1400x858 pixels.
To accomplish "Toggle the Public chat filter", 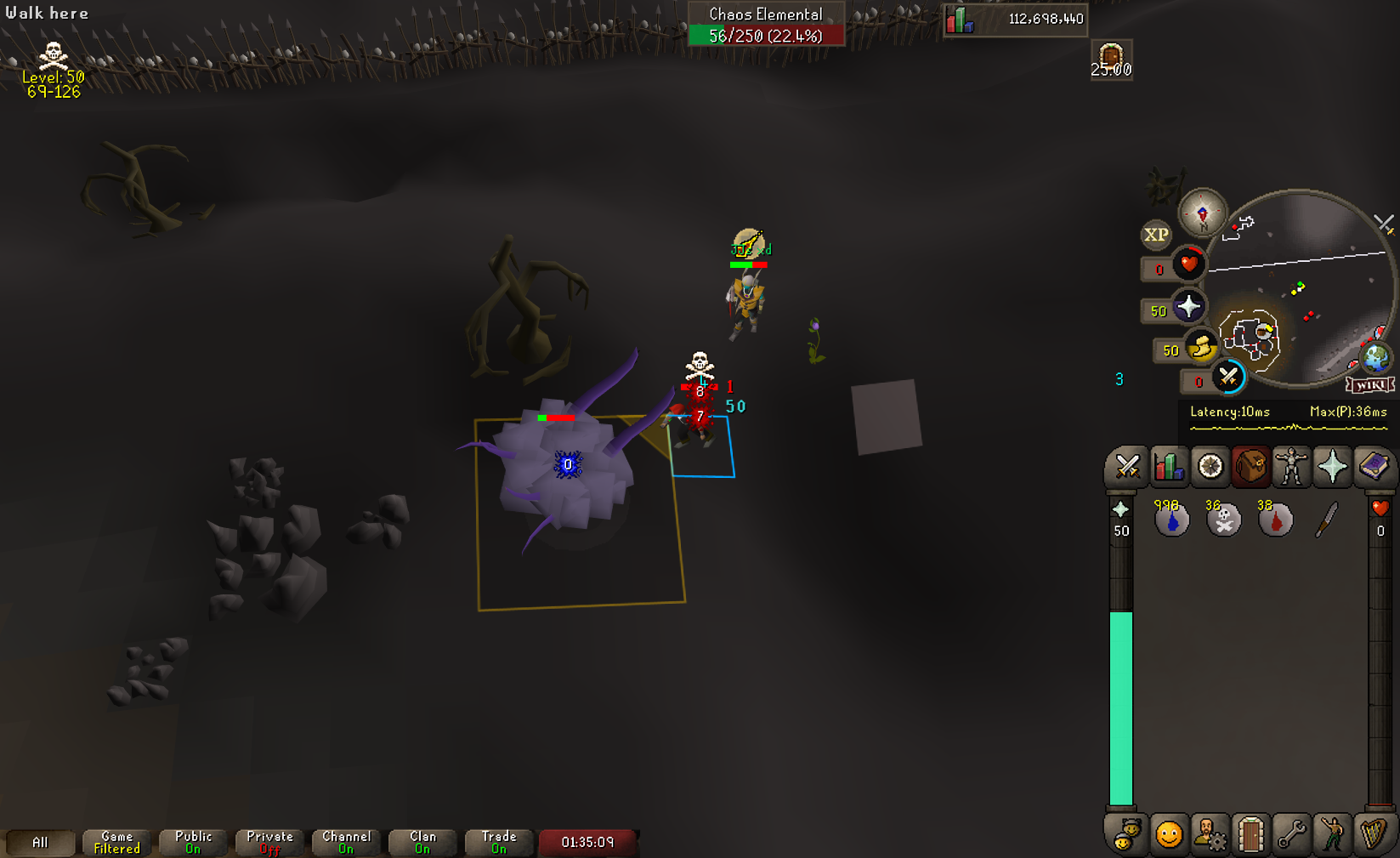I will [194, 842].
